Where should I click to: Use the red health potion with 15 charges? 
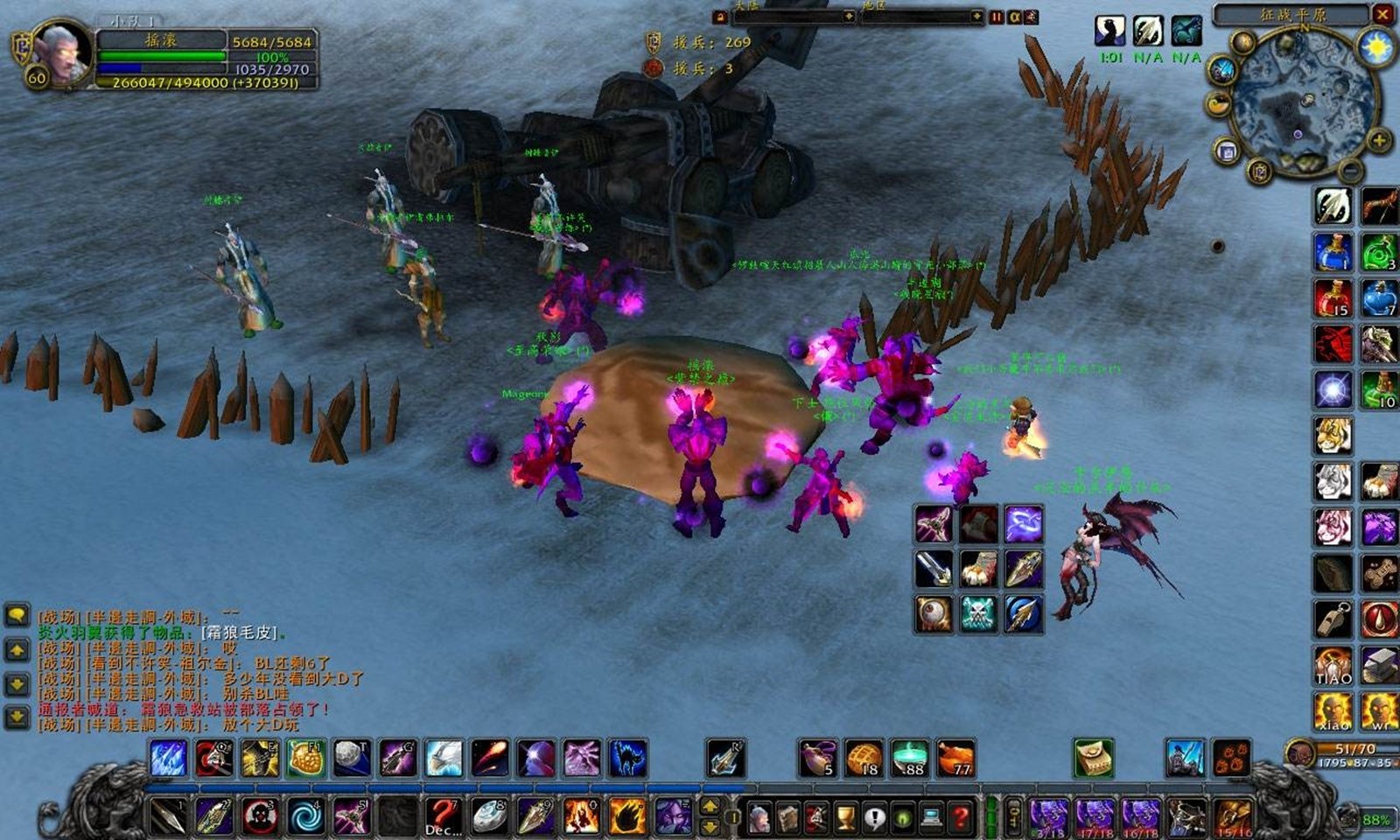(x=1333, y=299)
